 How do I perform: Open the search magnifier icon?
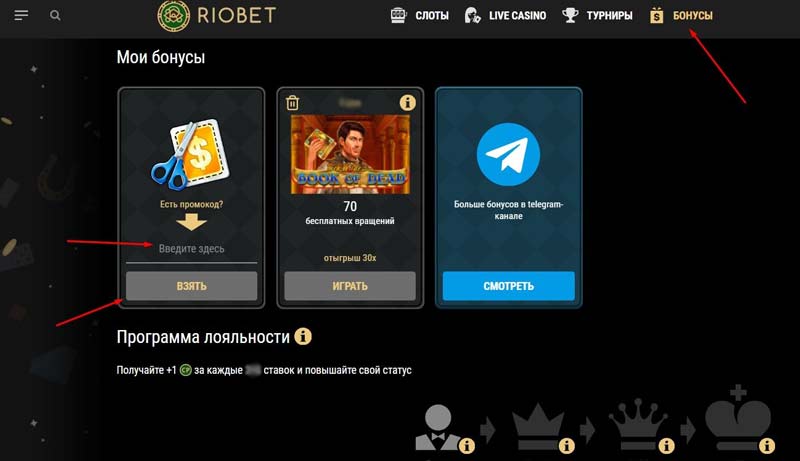pyautogui.click(x=55, y=16)
